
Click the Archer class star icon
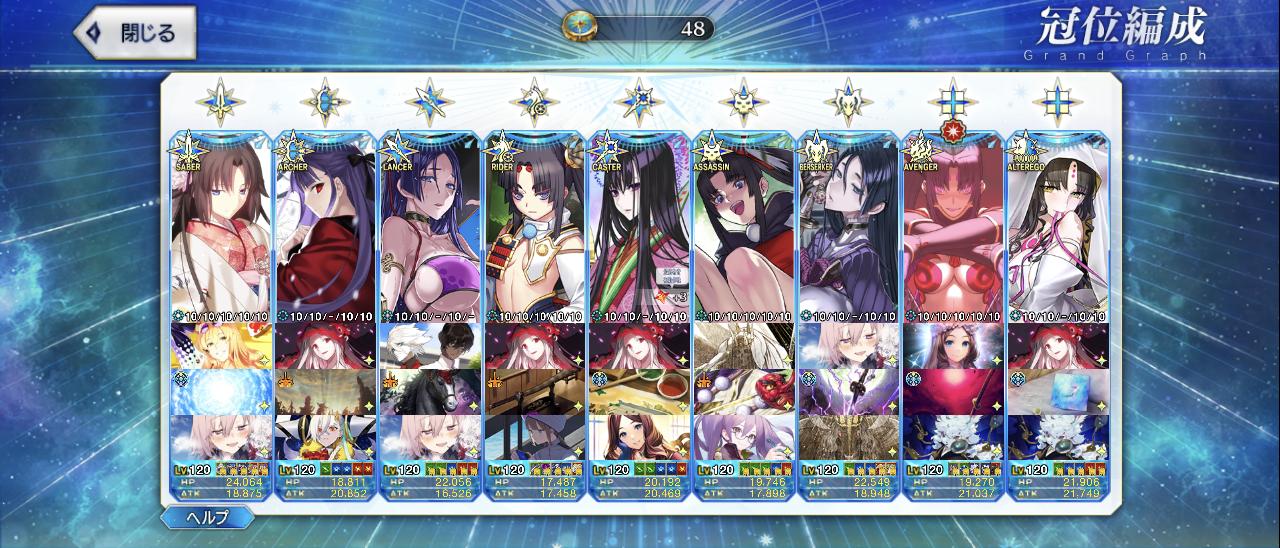[x=325, y=101]
